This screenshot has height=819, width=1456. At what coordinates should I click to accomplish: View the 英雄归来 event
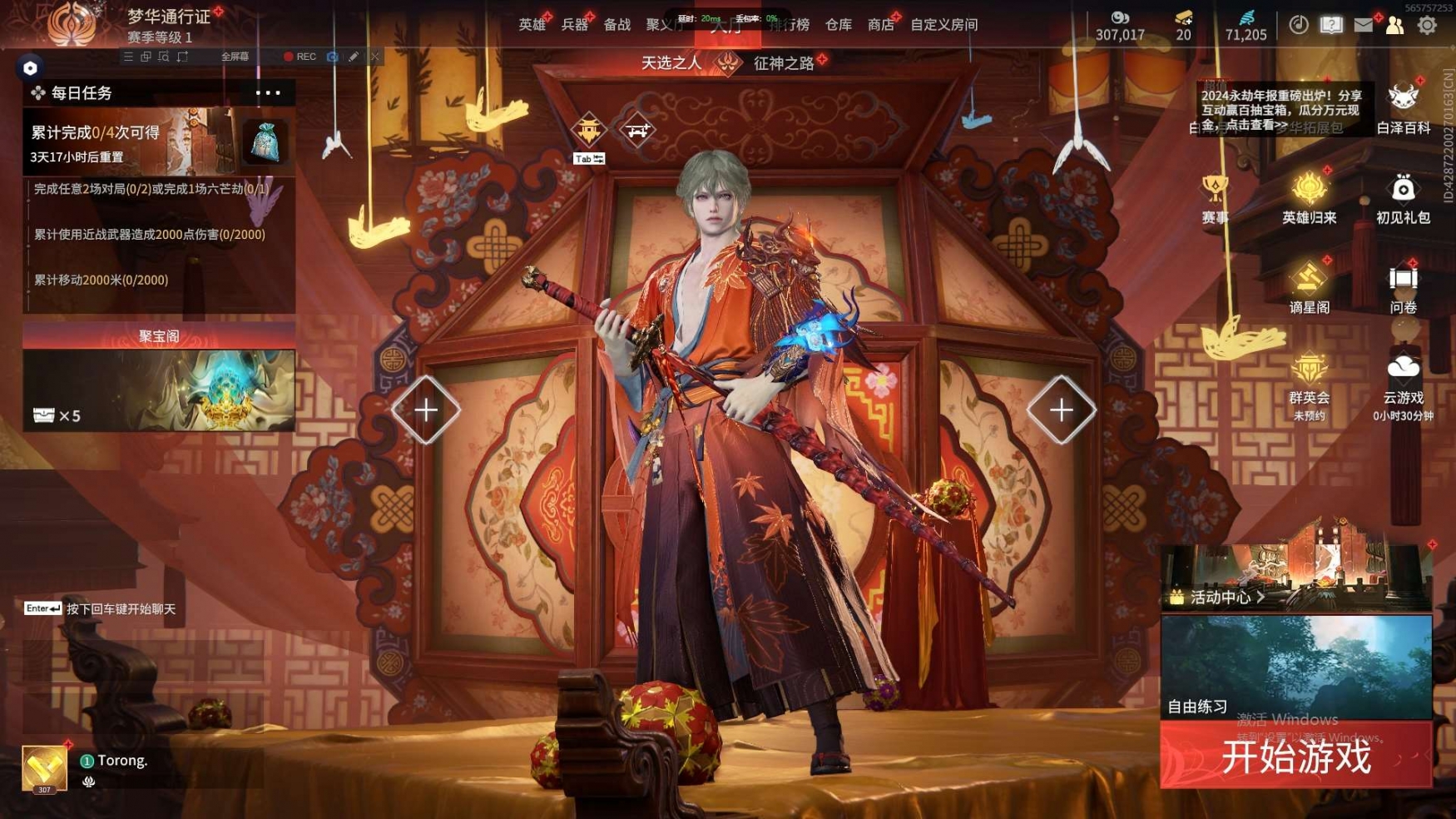[1309, 198]
